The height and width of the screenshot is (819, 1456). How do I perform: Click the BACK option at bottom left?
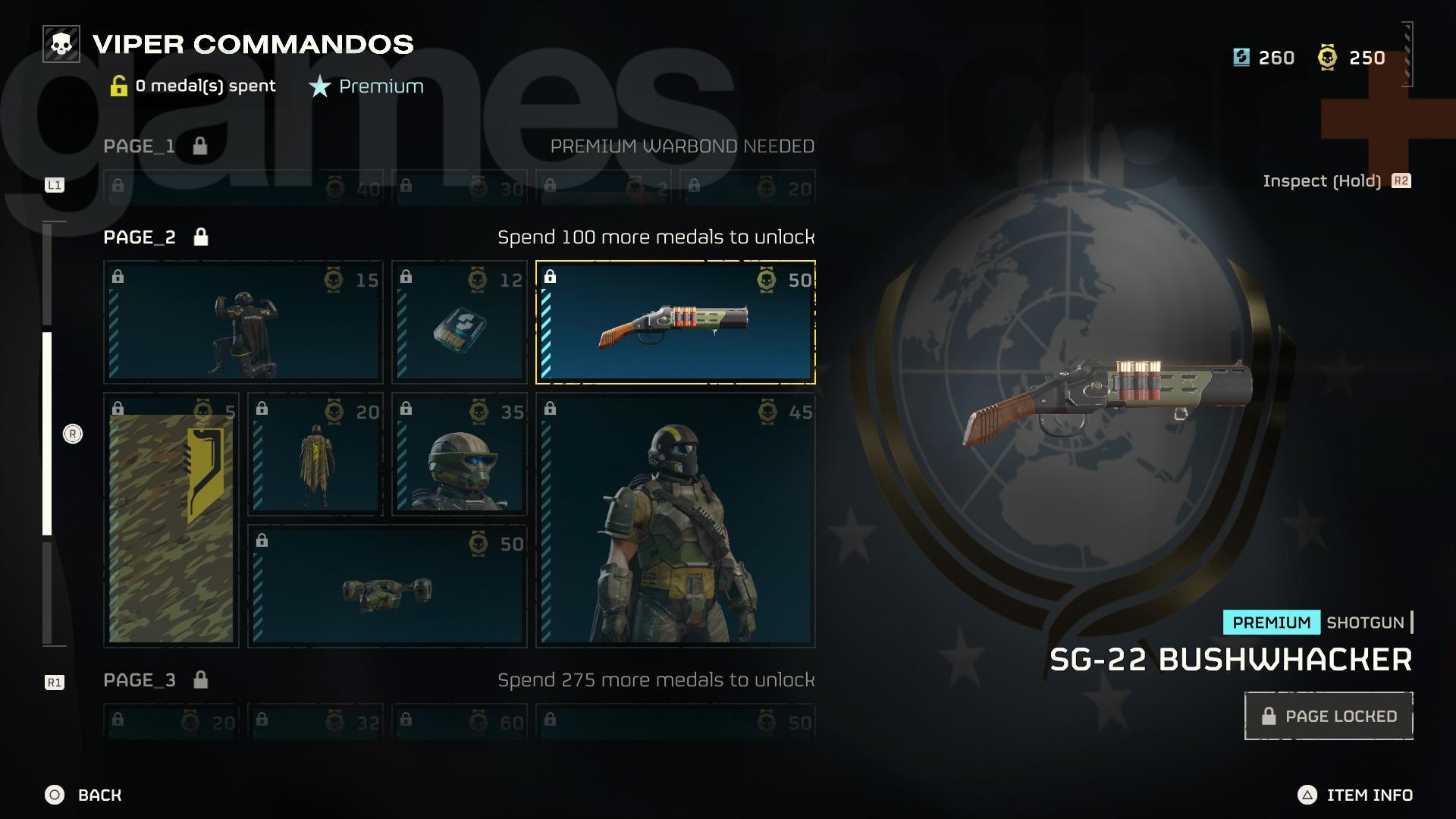coord(83,795)
